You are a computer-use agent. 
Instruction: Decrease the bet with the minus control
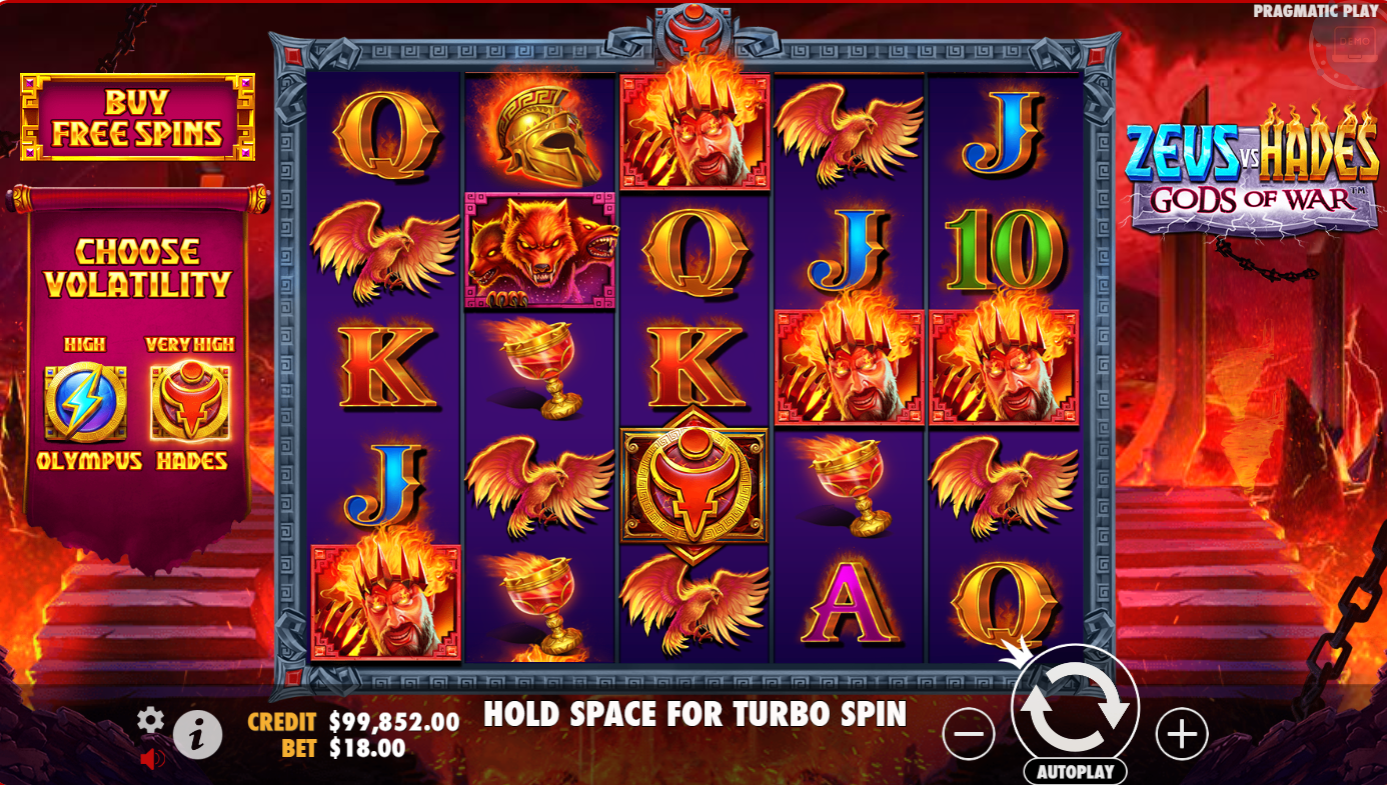(969, 735)
